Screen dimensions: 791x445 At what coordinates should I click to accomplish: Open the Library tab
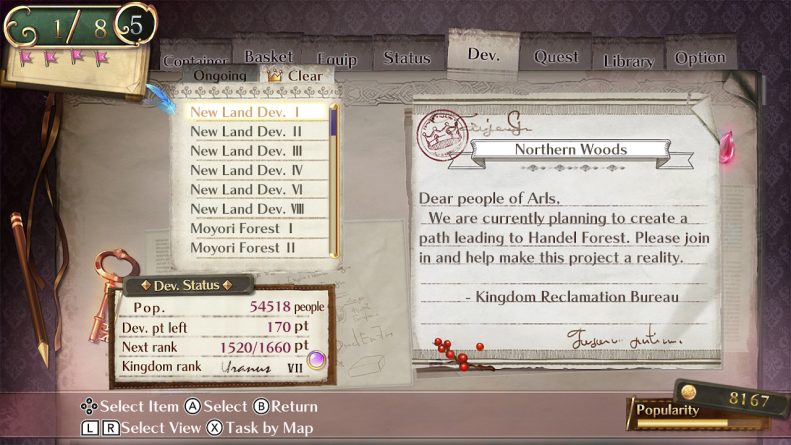(x=628, y=61)
